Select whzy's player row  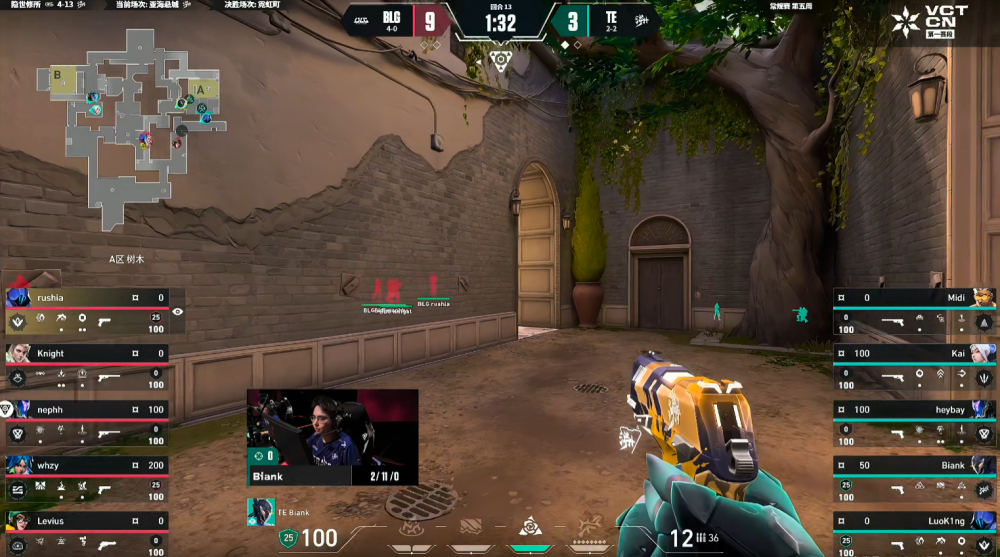[x=86, y=479]
